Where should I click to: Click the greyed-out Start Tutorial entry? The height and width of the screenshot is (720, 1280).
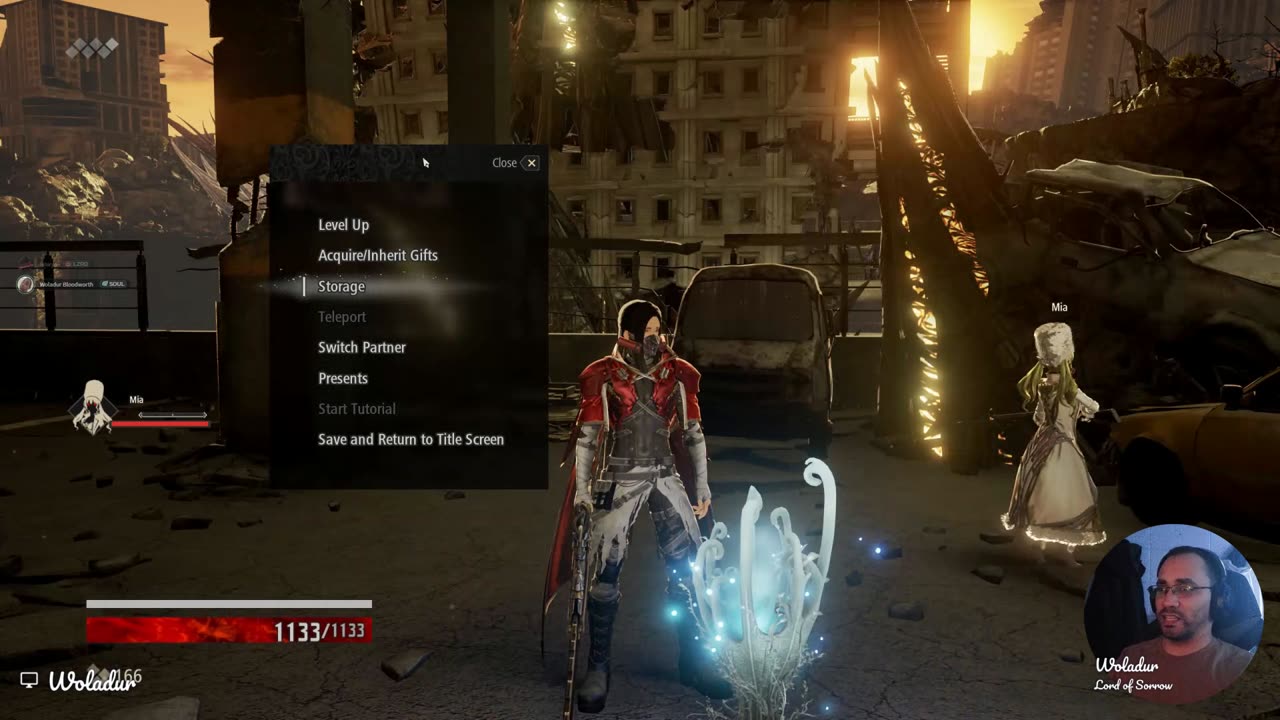[357, 409]
